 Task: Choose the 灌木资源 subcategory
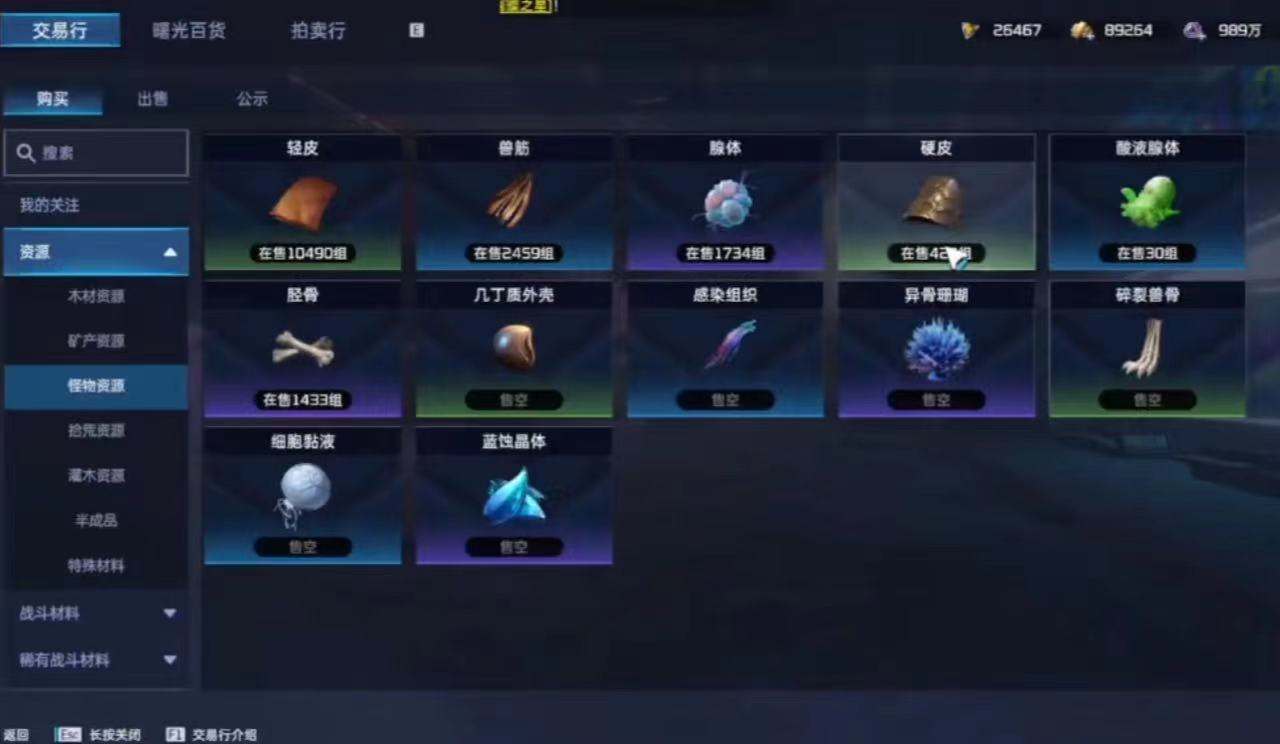[x=96, y=475]
